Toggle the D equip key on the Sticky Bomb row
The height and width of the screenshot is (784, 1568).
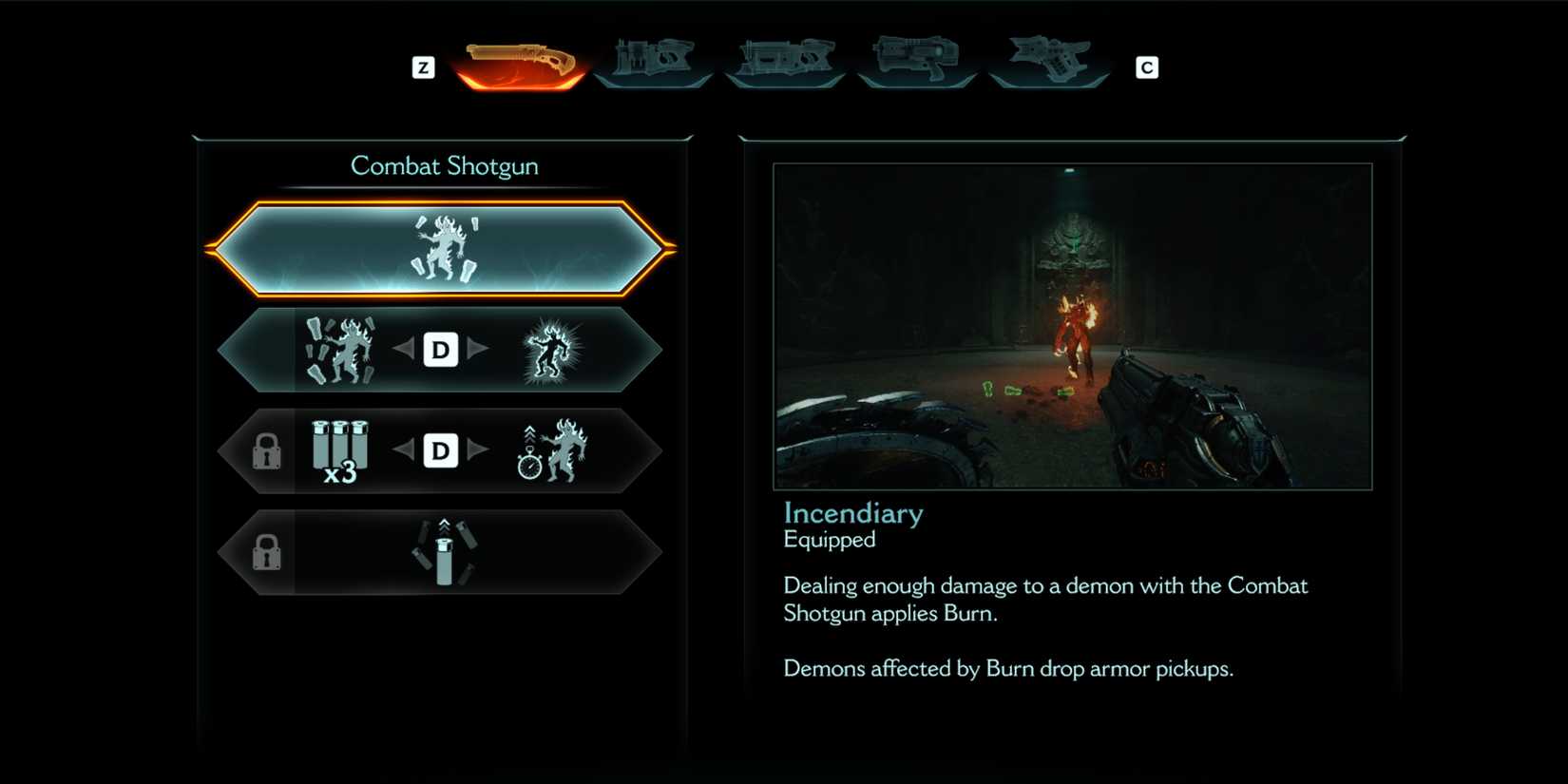(x=439, y=350)
